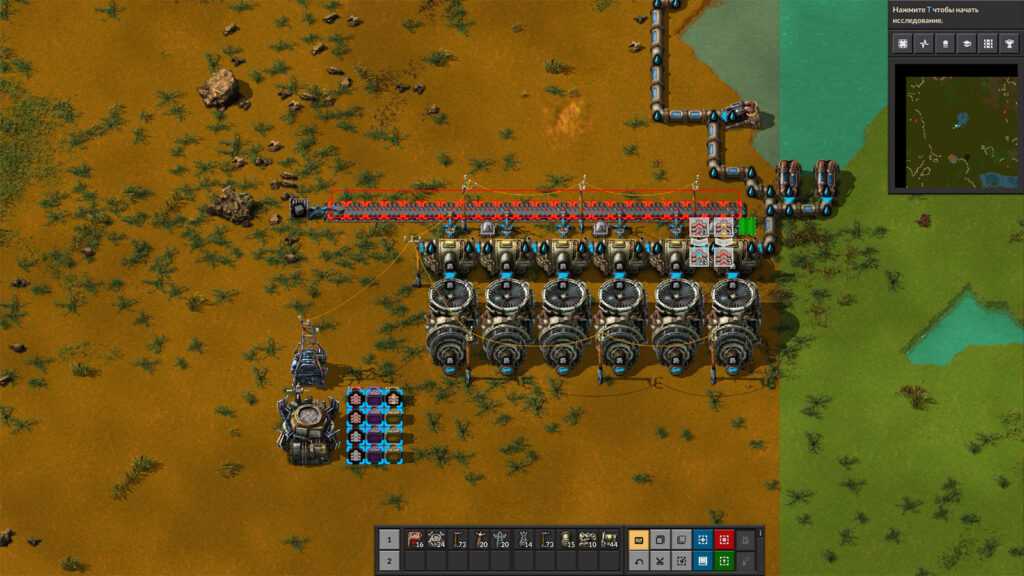
Task: Click the undo arrow shortcut
Action: [x=638, y=561]
